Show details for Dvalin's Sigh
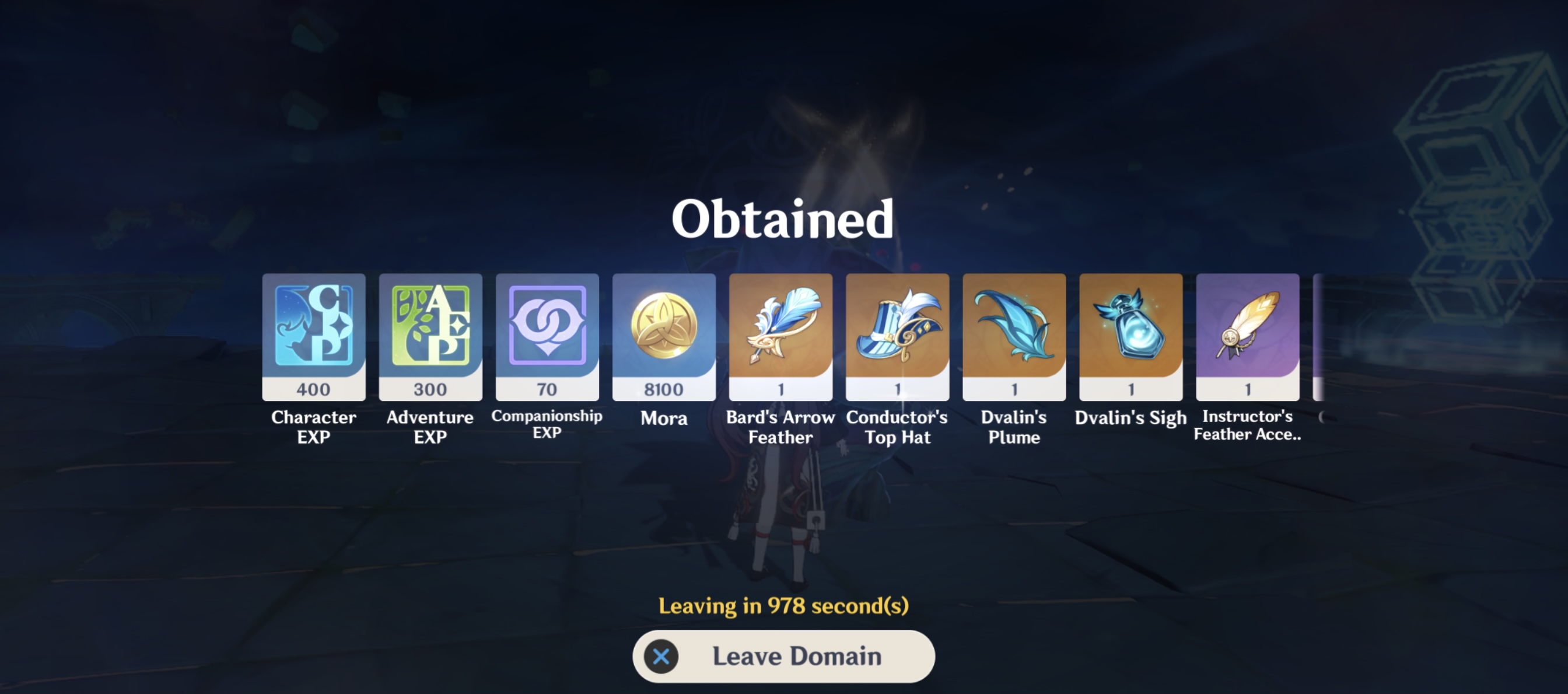Image resolution: width=1568 pixels, height=694 pixels. click(1131, 336)
